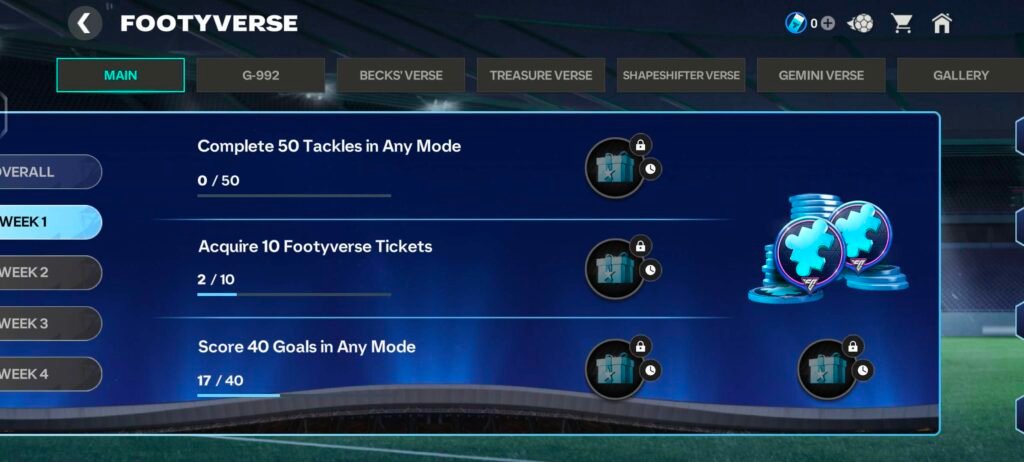Image resolution: width=1024 pixels, height=462 pixels.
Task: Tap the locked reward for Footyverse Tickets quest
Action: [615, 268]
